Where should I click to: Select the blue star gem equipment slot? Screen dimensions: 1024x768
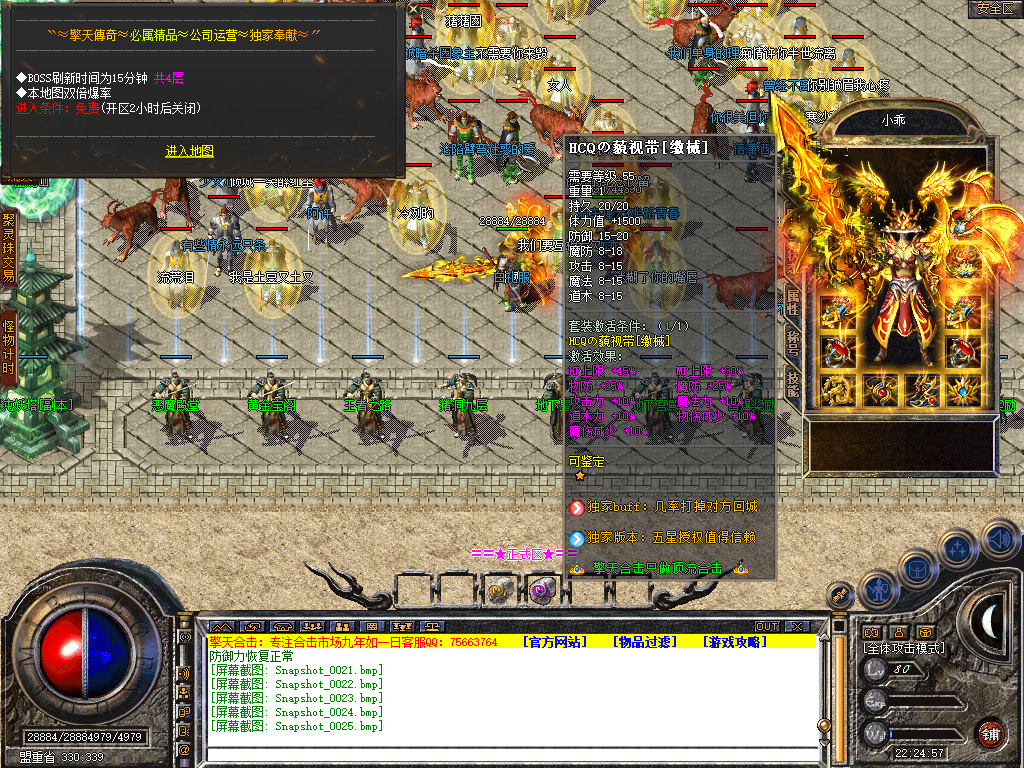(x=965, y=390)
